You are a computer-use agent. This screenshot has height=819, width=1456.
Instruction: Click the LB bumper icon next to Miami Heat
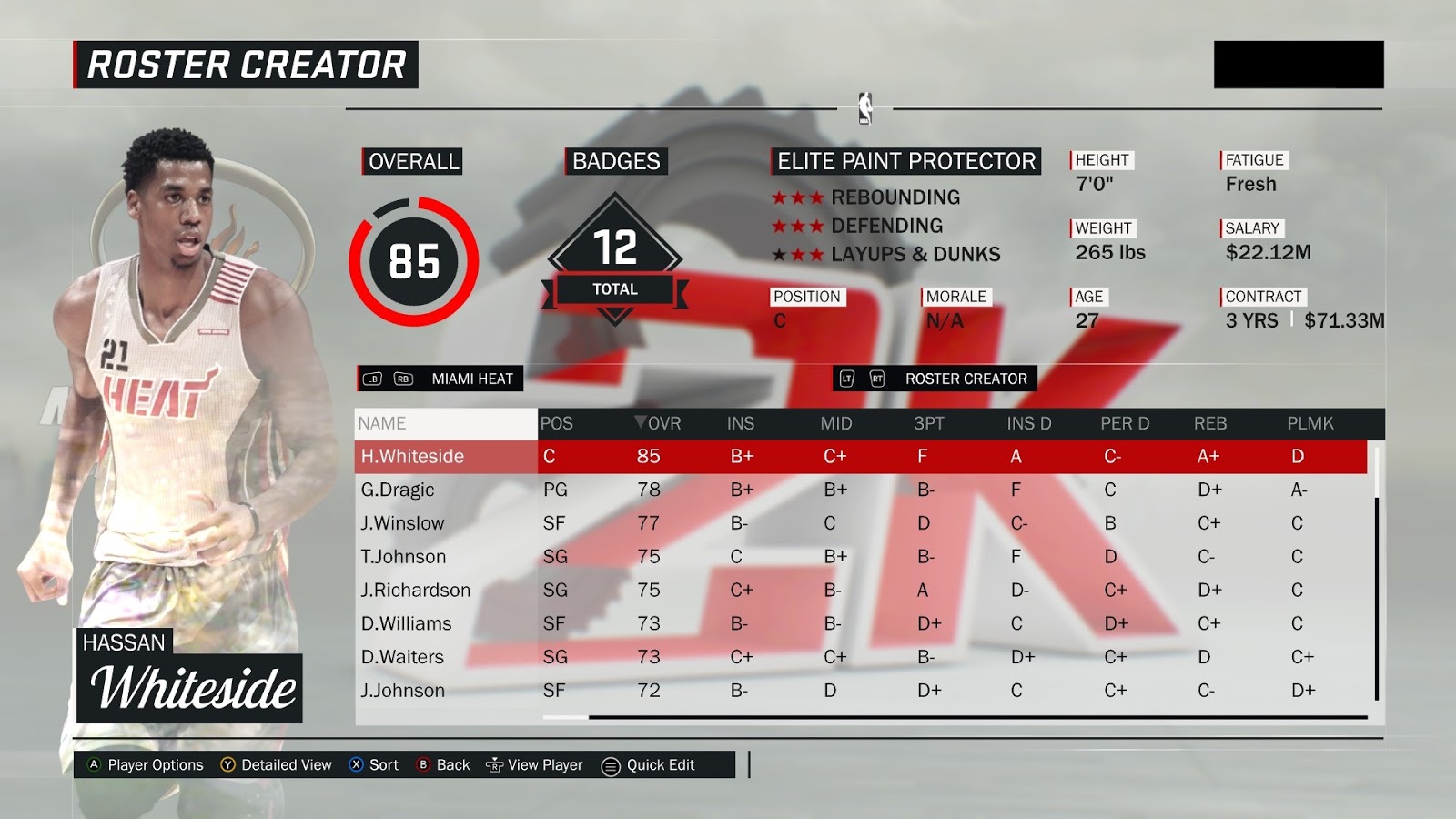[x=373, y=379]
